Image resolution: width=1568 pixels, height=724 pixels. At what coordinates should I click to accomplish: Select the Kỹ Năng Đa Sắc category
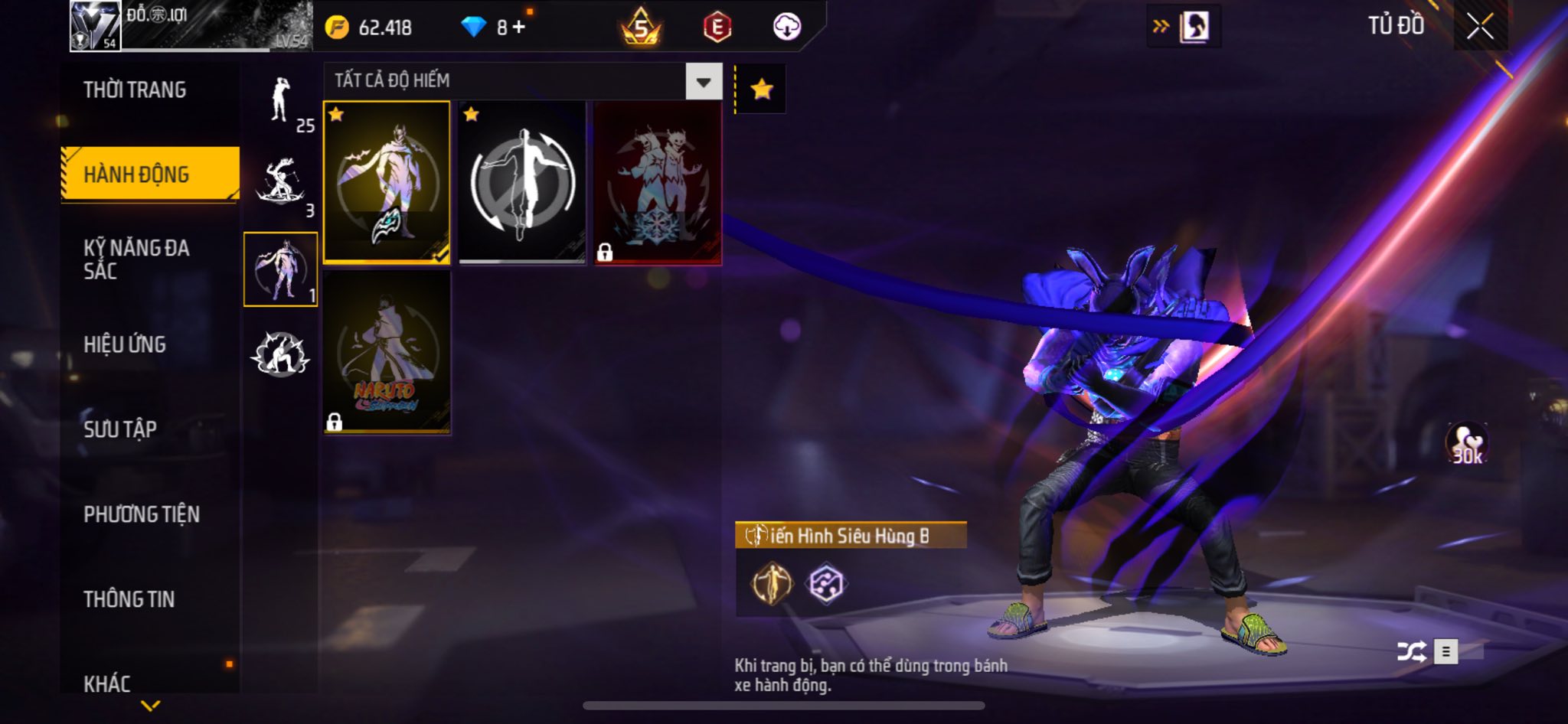[x=136, y=259]
